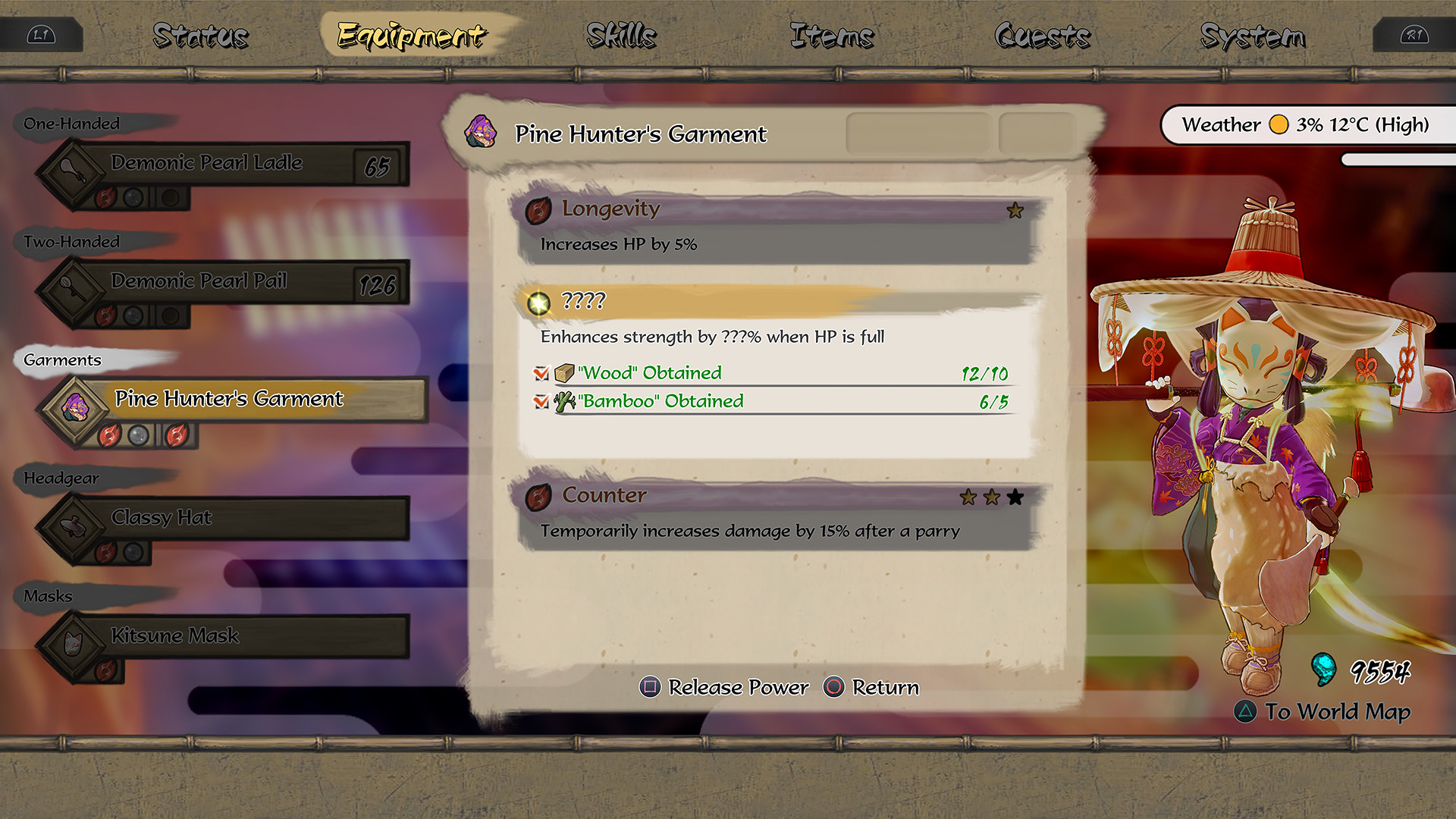Click the weather sun icon in the header
The image size is (1456, 819).
tap(1279, 124)
